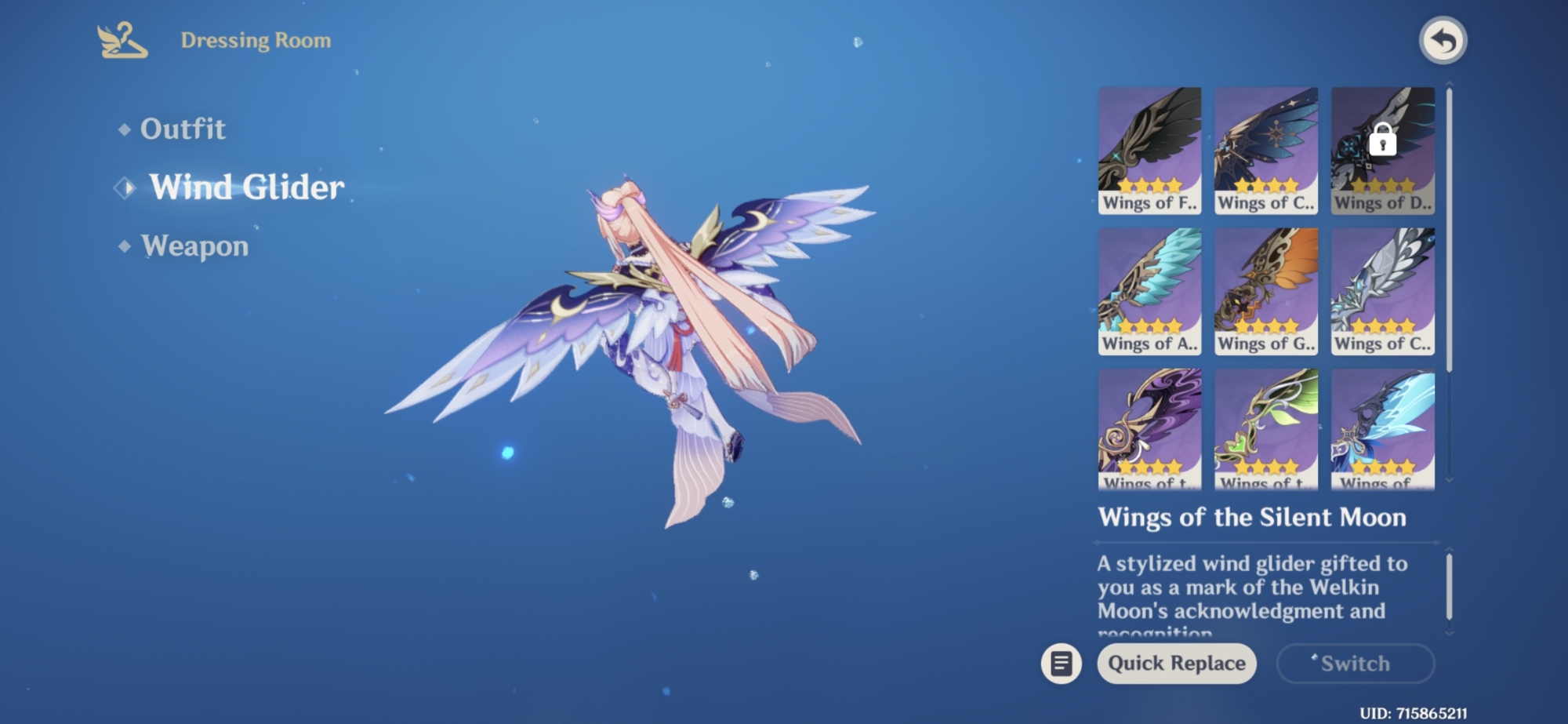Image resolution: width=1568 pixels, height=724 pixels.
Task: Switch to the Outfit tab
Action: pyautogui.click(x=182, y=129)
